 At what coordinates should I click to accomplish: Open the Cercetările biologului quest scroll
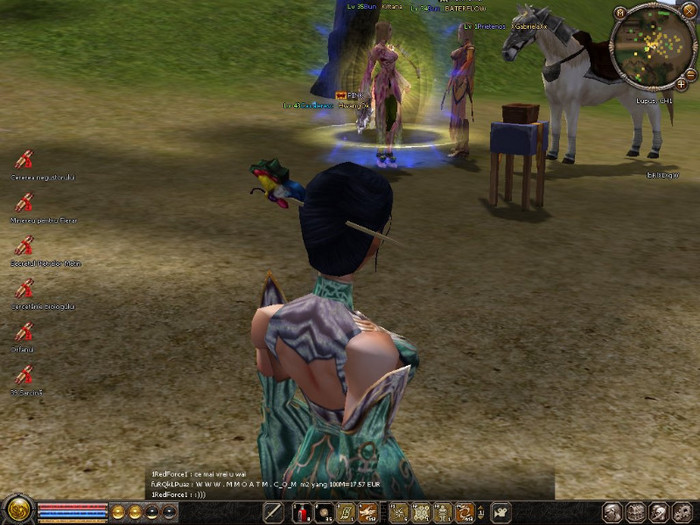coord(23,288)
